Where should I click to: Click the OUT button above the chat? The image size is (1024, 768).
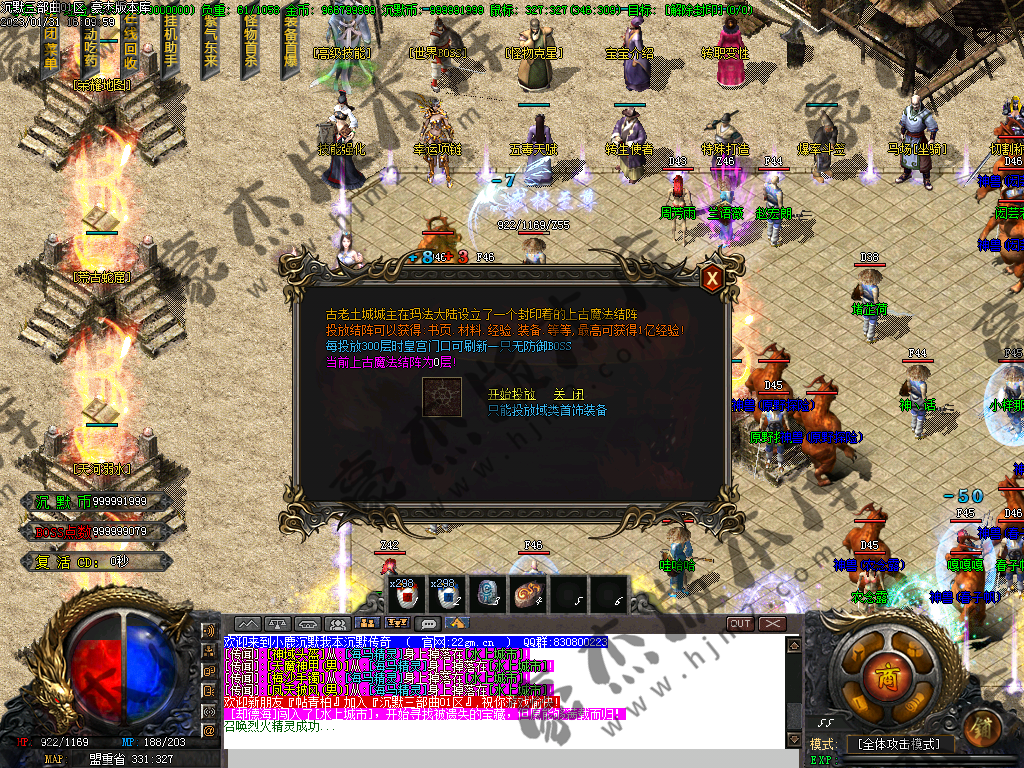point(740,624)
